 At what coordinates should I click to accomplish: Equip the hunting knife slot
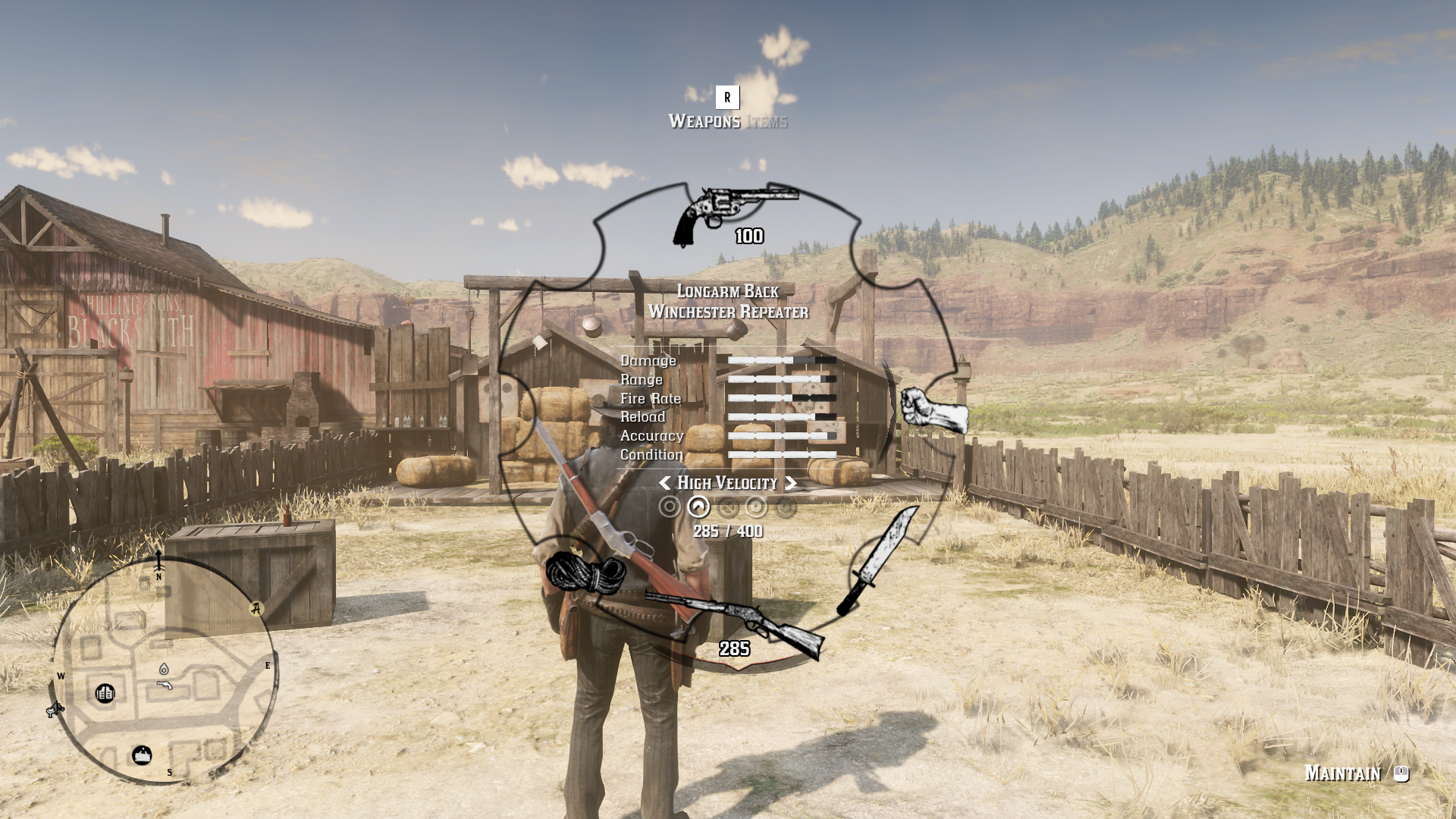tap(878, 562)
